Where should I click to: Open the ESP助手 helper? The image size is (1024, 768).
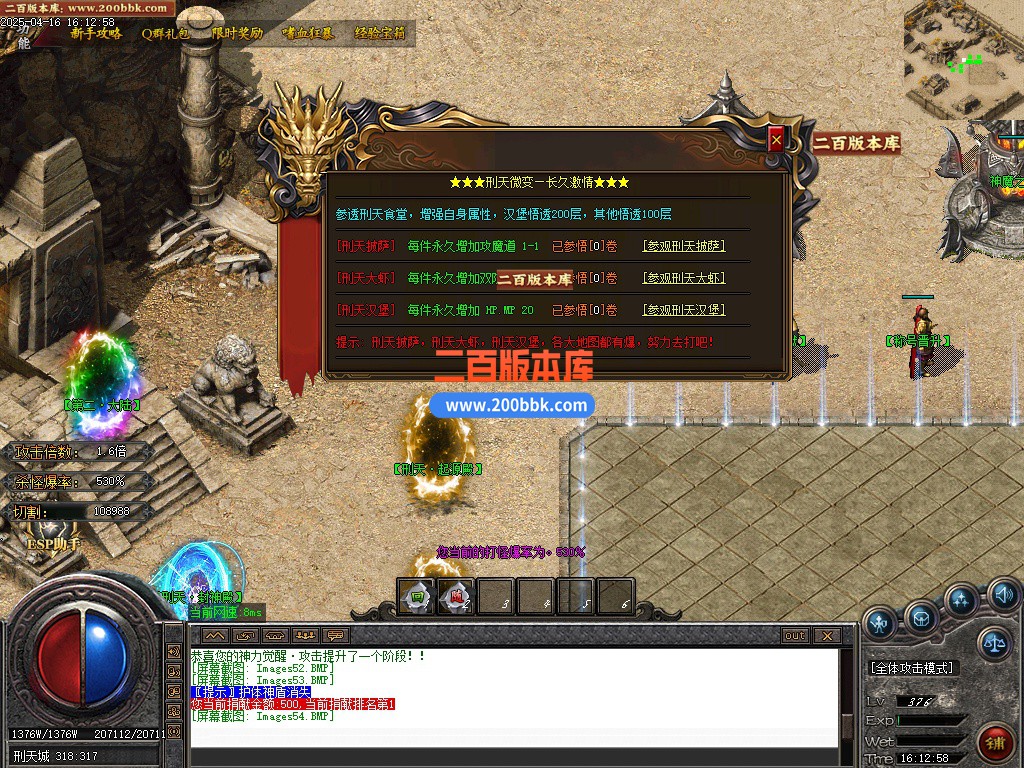pos(53,544)
